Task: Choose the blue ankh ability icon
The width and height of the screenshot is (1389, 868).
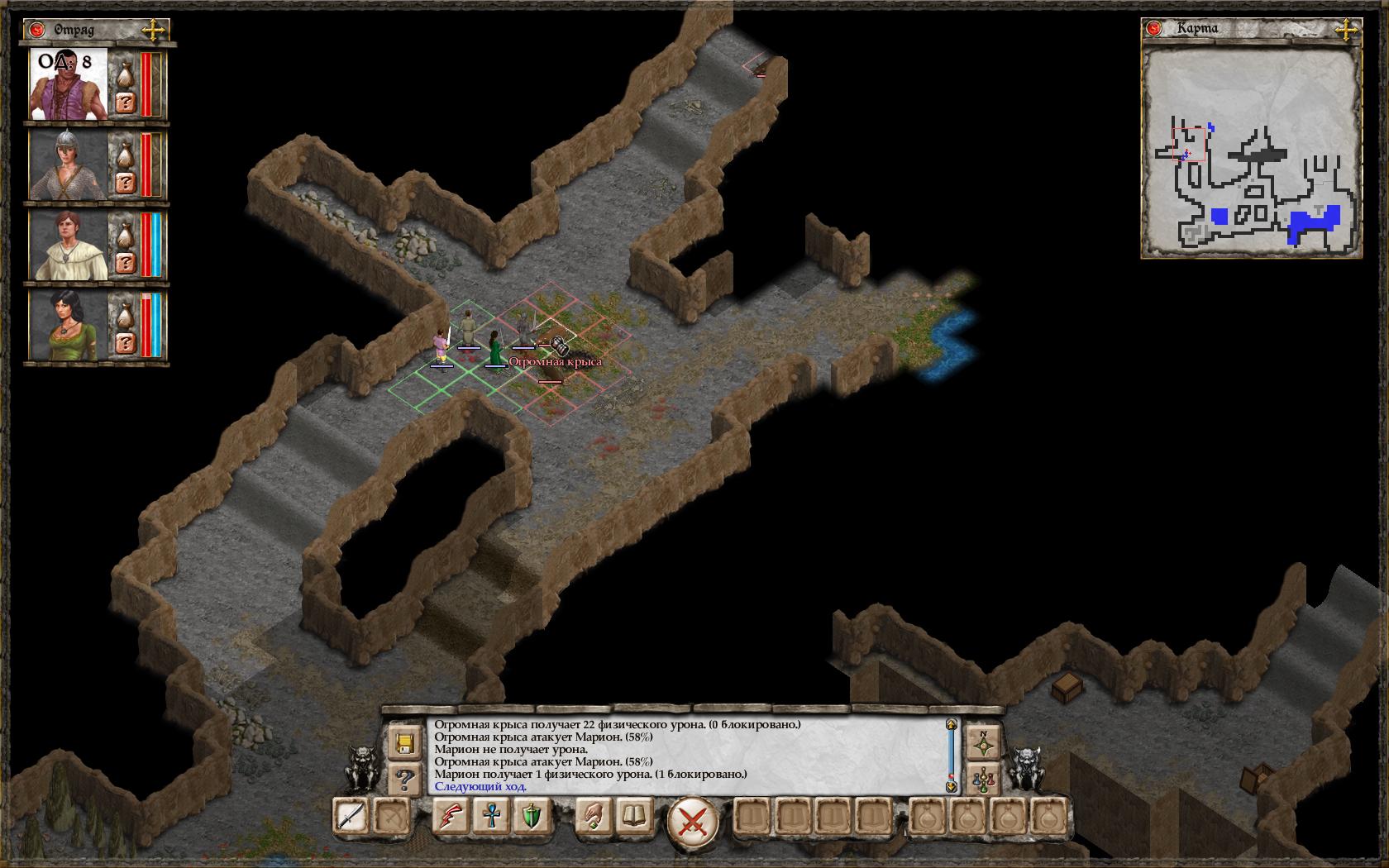Action: (x=490, y=817)
